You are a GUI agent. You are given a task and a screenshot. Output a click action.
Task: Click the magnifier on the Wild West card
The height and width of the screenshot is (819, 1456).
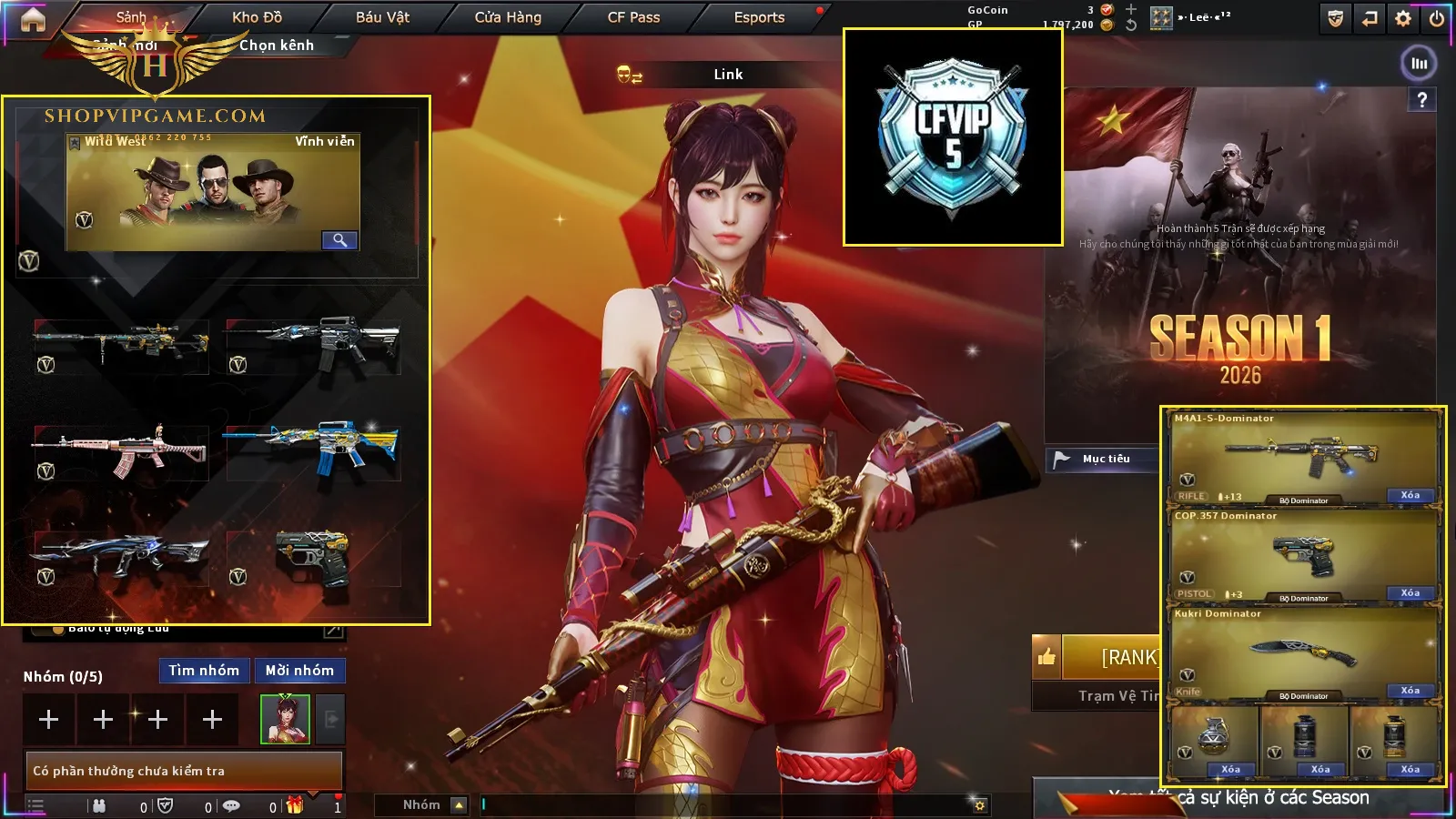(339, 240)
